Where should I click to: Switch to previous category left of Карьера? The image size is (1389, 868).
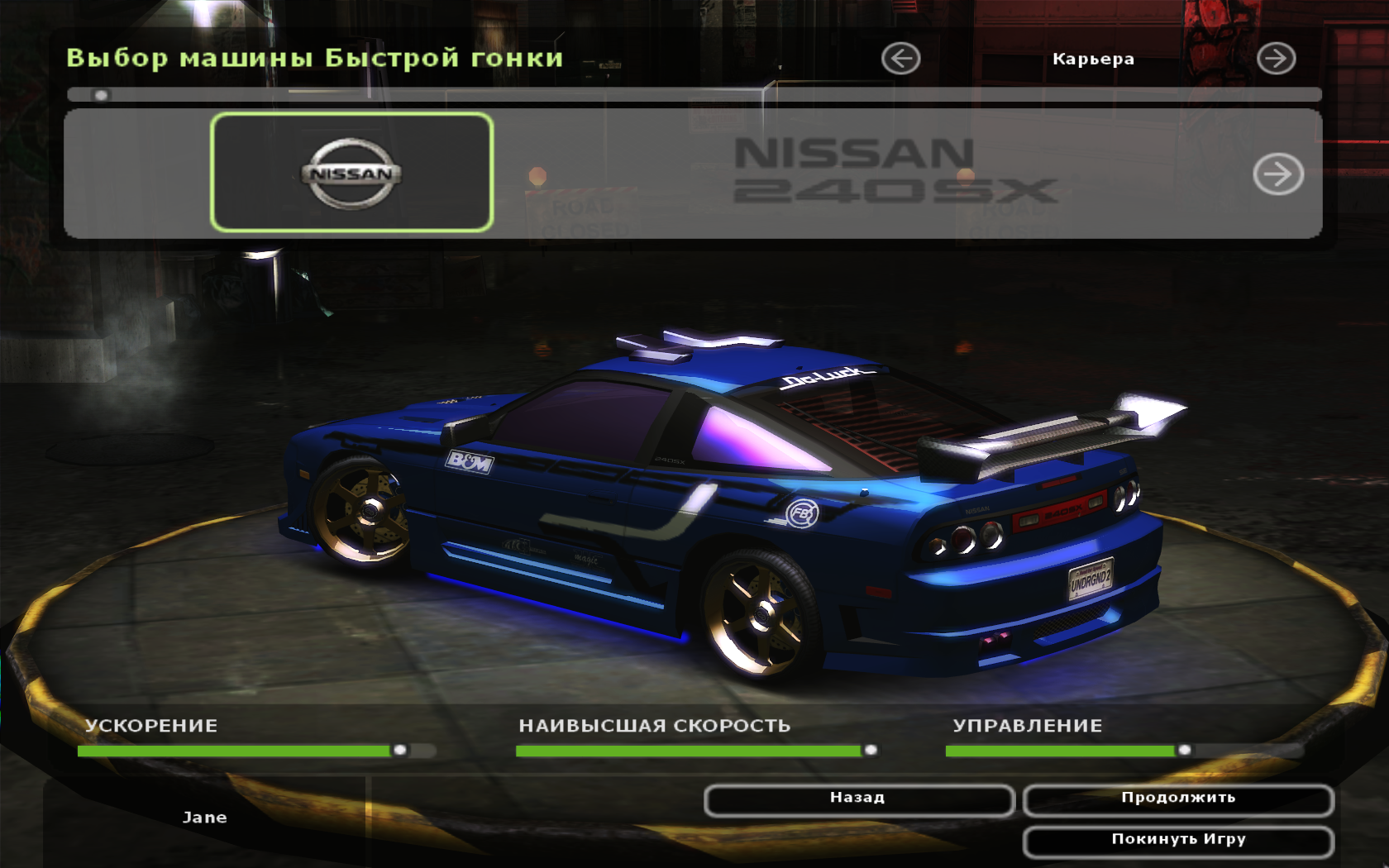[900, 59]
